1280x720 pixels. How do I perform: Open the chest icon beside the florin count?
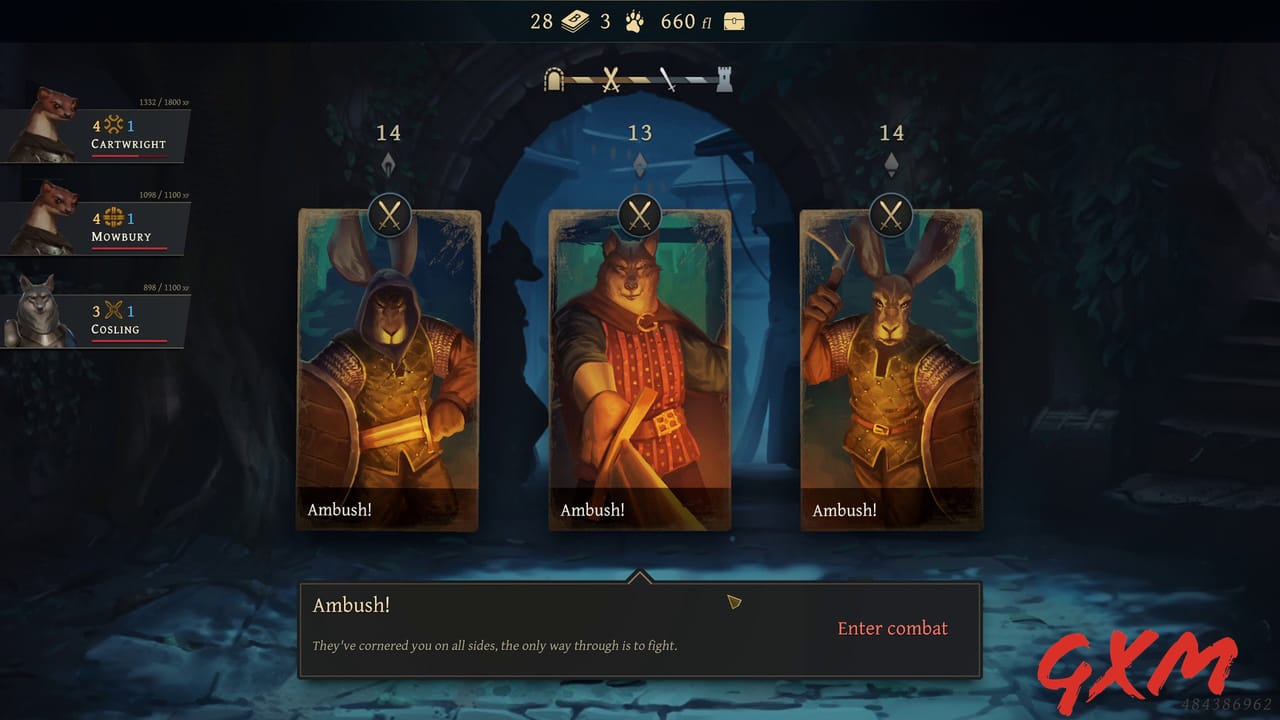pos(734,20)
